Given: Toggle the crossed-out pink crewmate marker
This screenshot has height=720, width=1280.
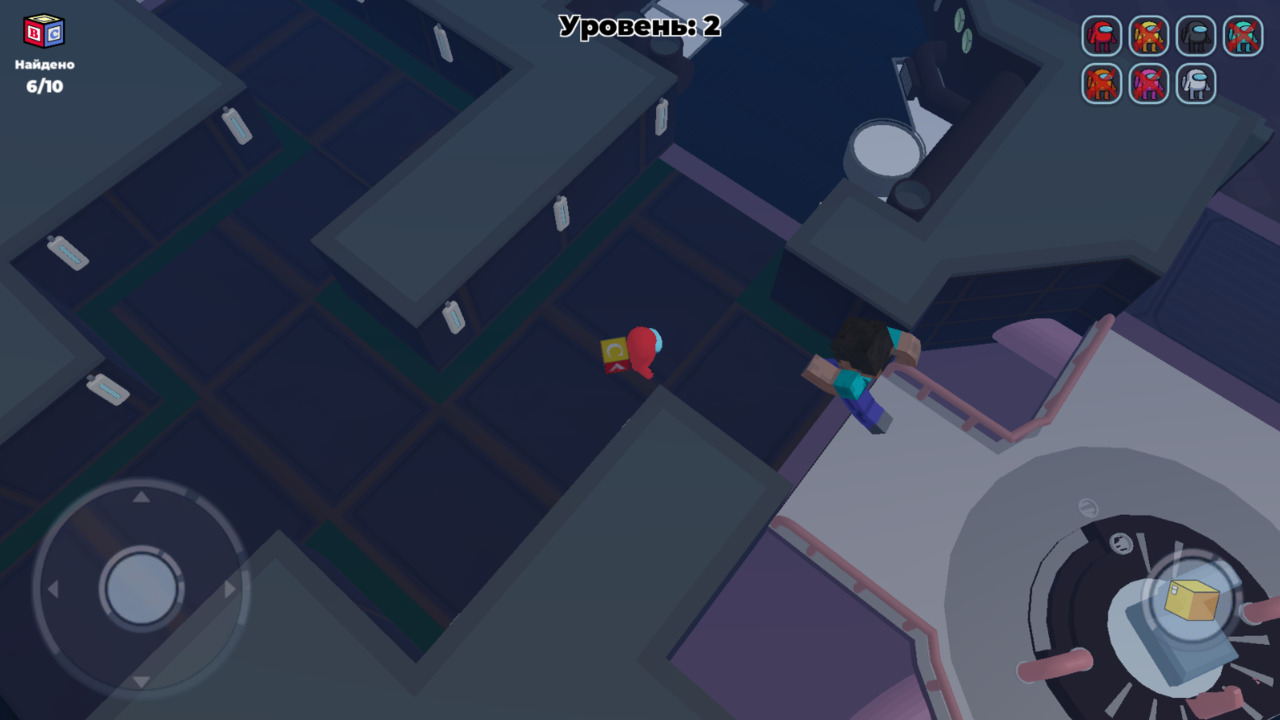Looking at the screenshot, I should [x=1148, y=85].
